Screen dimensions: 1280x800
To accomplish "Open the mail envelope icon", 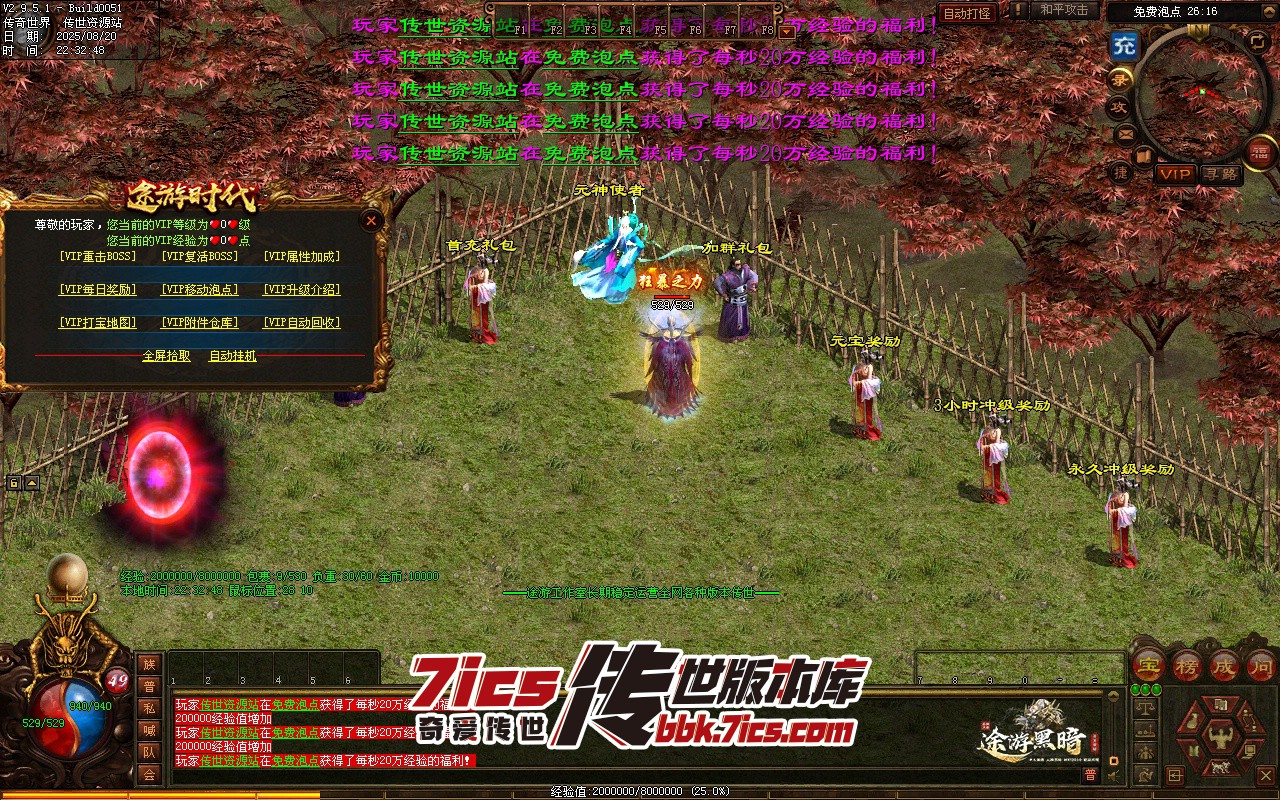I will (1125, 133).
